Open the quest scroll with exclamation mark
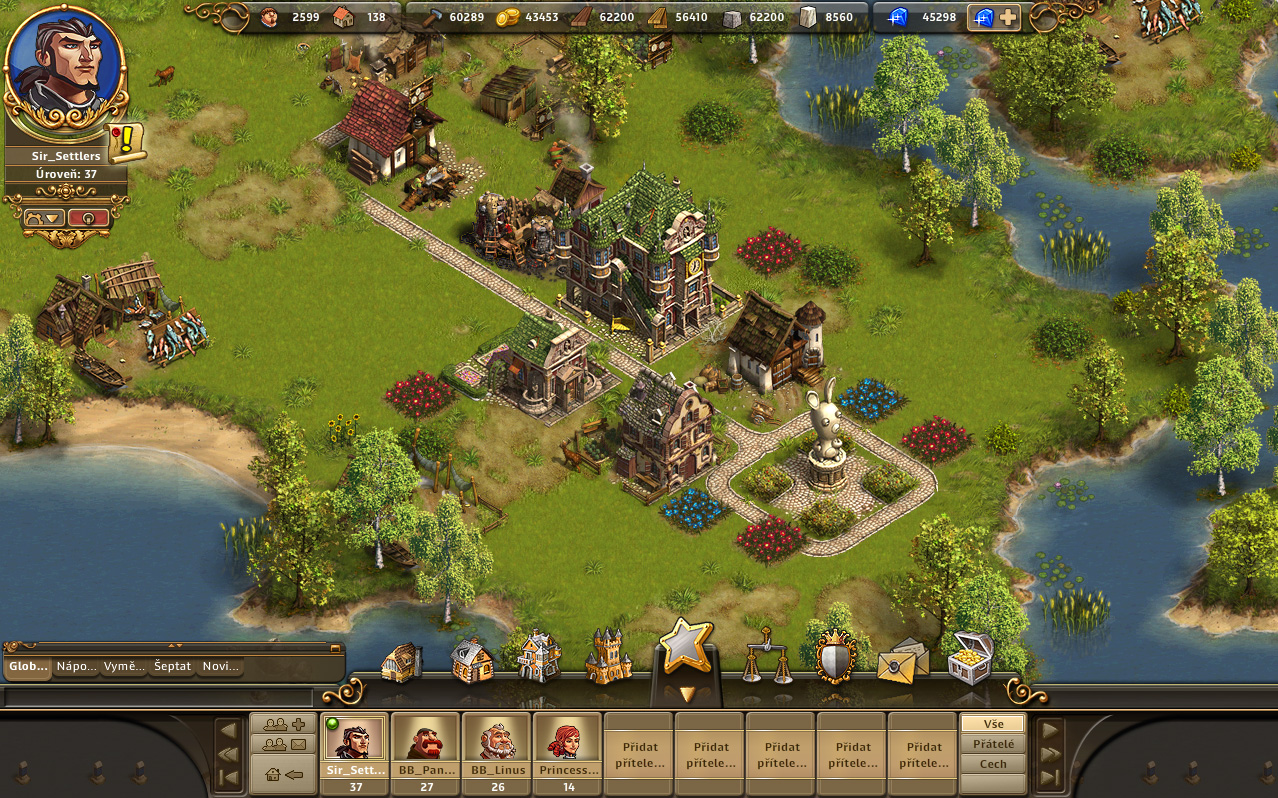 pos(127,142)
